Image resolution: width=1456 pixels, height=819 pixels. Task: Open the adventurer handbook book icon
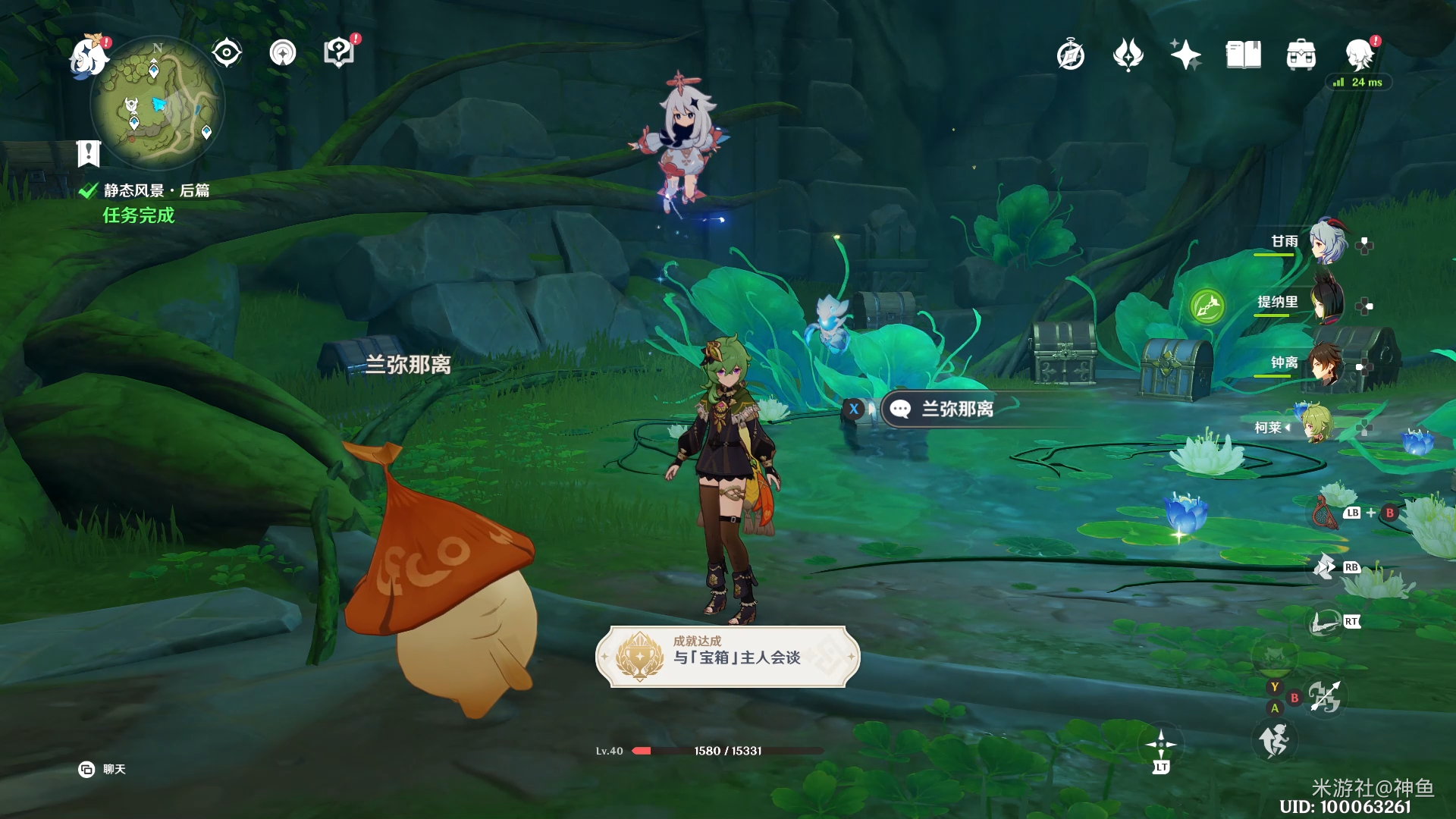(1243, 55)
